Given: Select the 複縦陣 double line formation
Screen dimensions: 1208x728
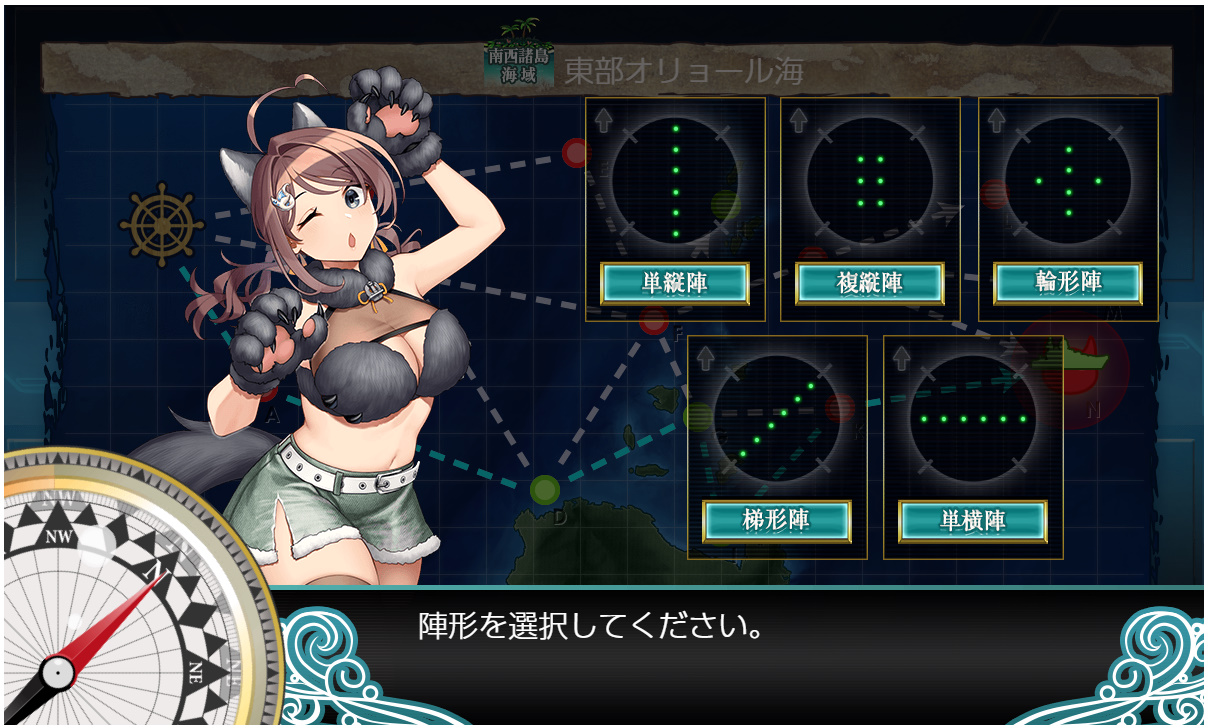Looking at the screenshot, I should [x=870, y=284].
